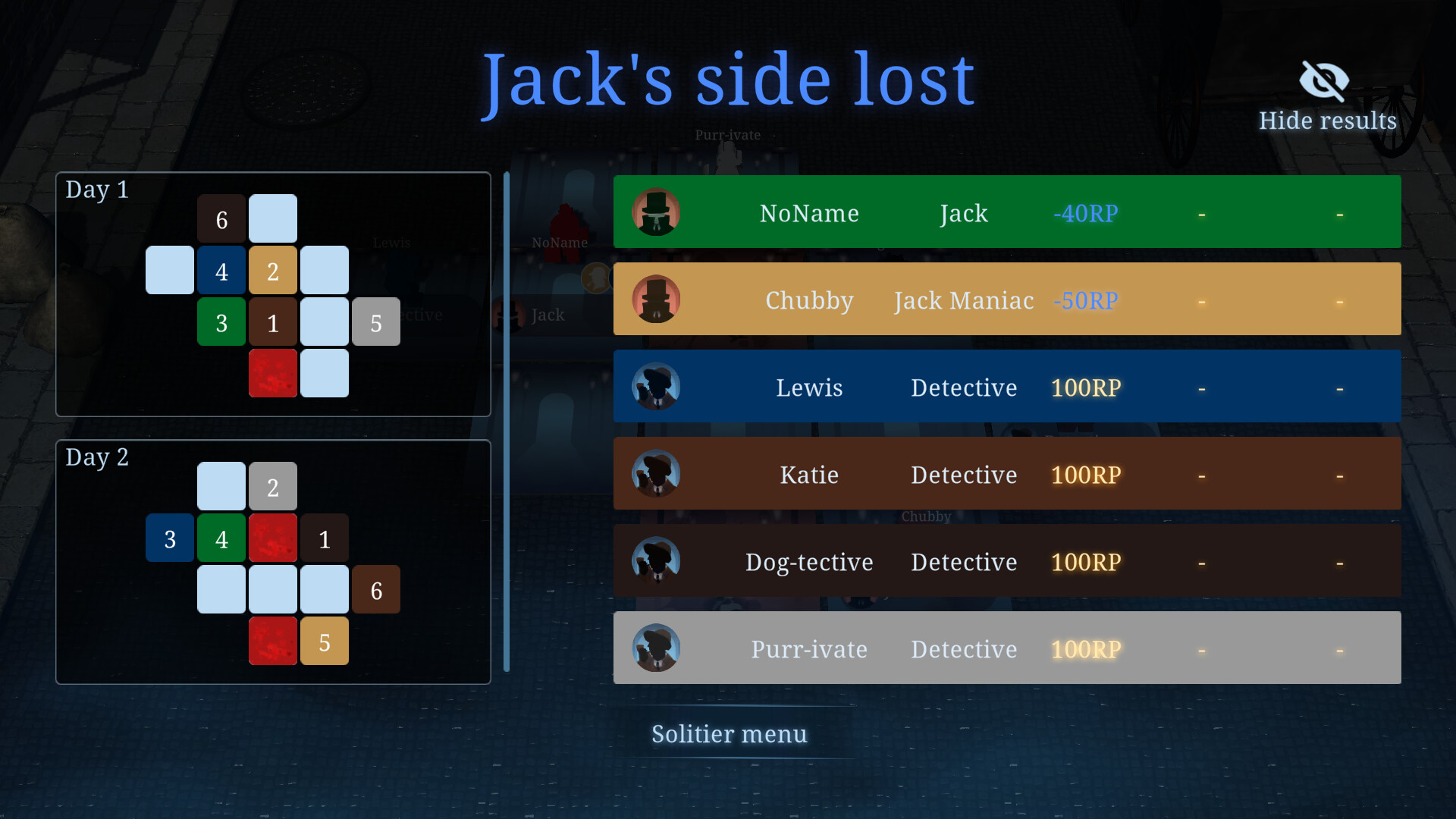Select the Lewis results row
Screen dimensions: 1456x819
(1007, 387)
